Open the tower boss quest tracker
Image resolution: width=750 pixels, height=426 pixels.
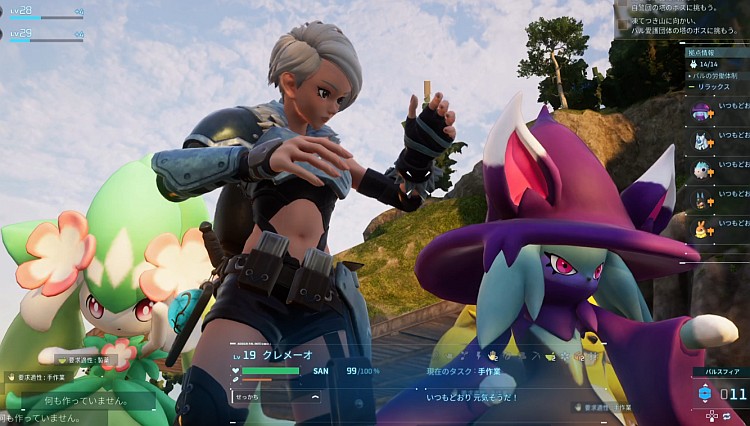coord(682,18)
